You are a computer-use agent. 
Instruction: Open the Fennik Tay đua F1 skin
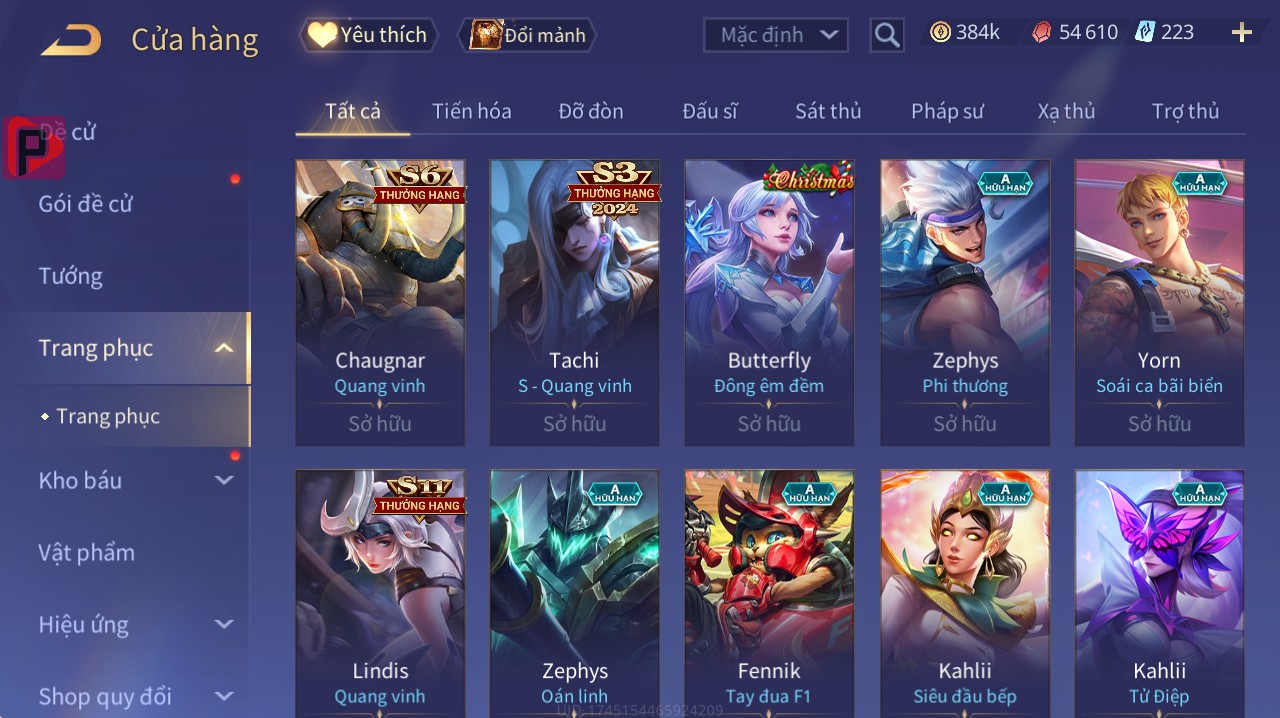point(769,590)
